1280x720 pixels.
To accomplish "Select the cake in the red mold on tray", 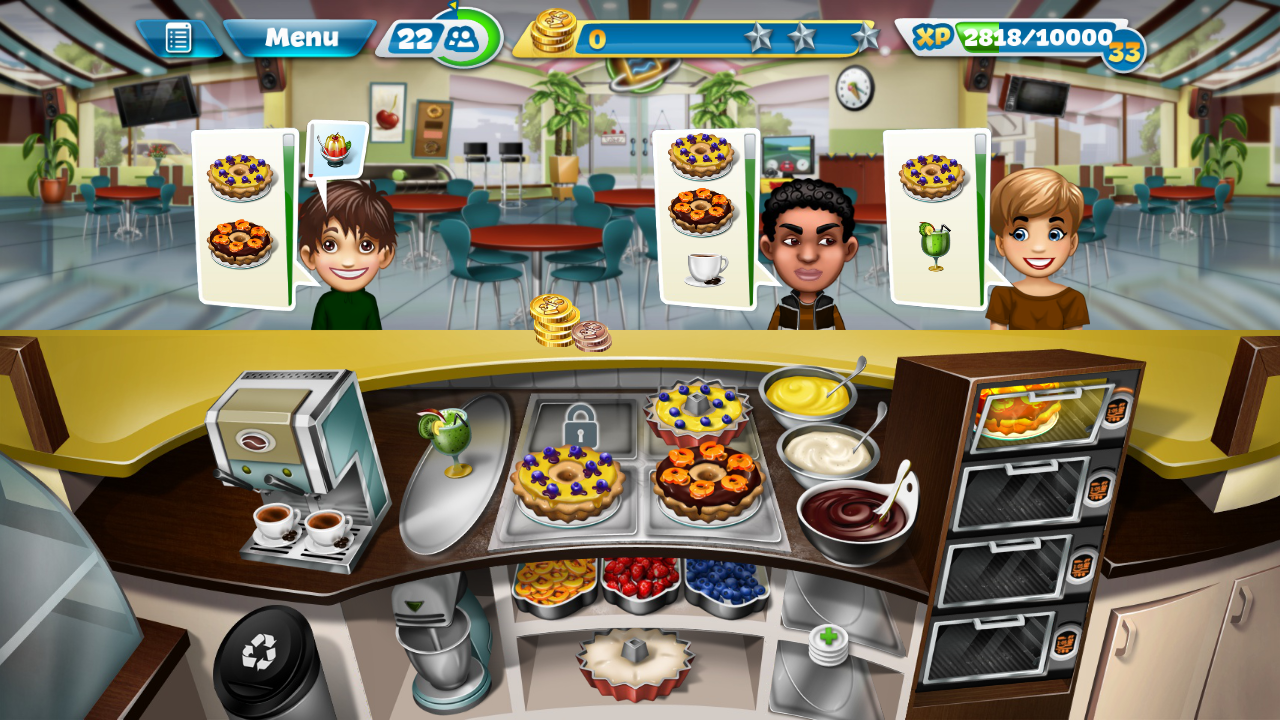I will [x=697, y=410].
